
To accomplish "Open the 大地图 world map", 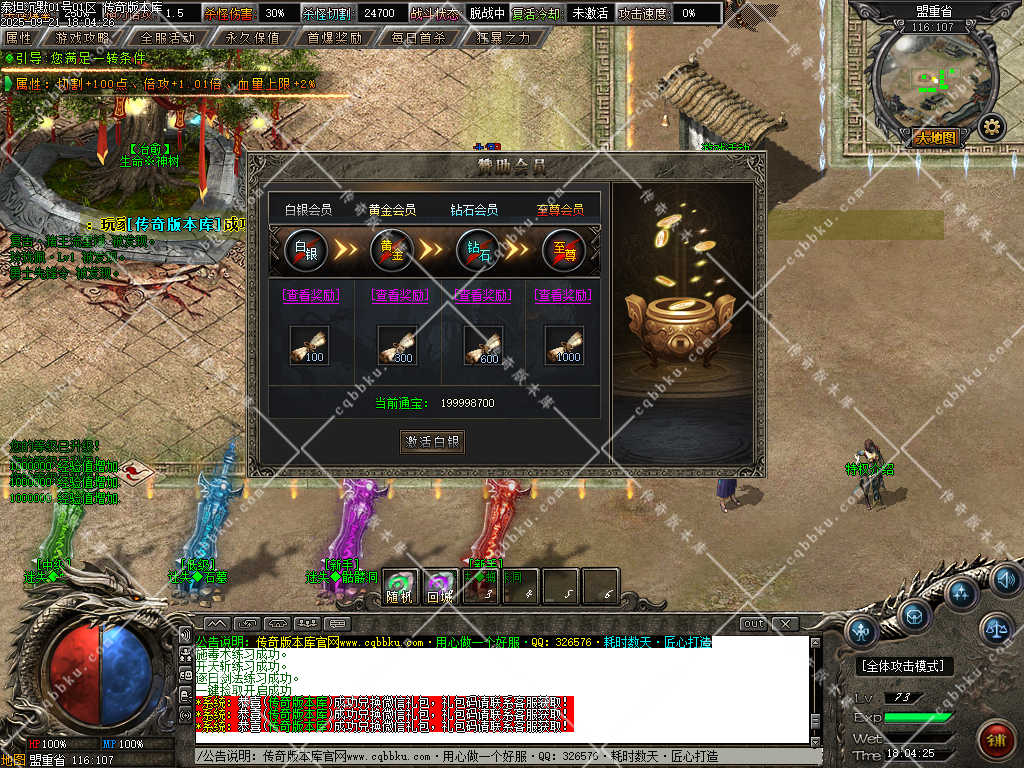I will coord(937,138).
